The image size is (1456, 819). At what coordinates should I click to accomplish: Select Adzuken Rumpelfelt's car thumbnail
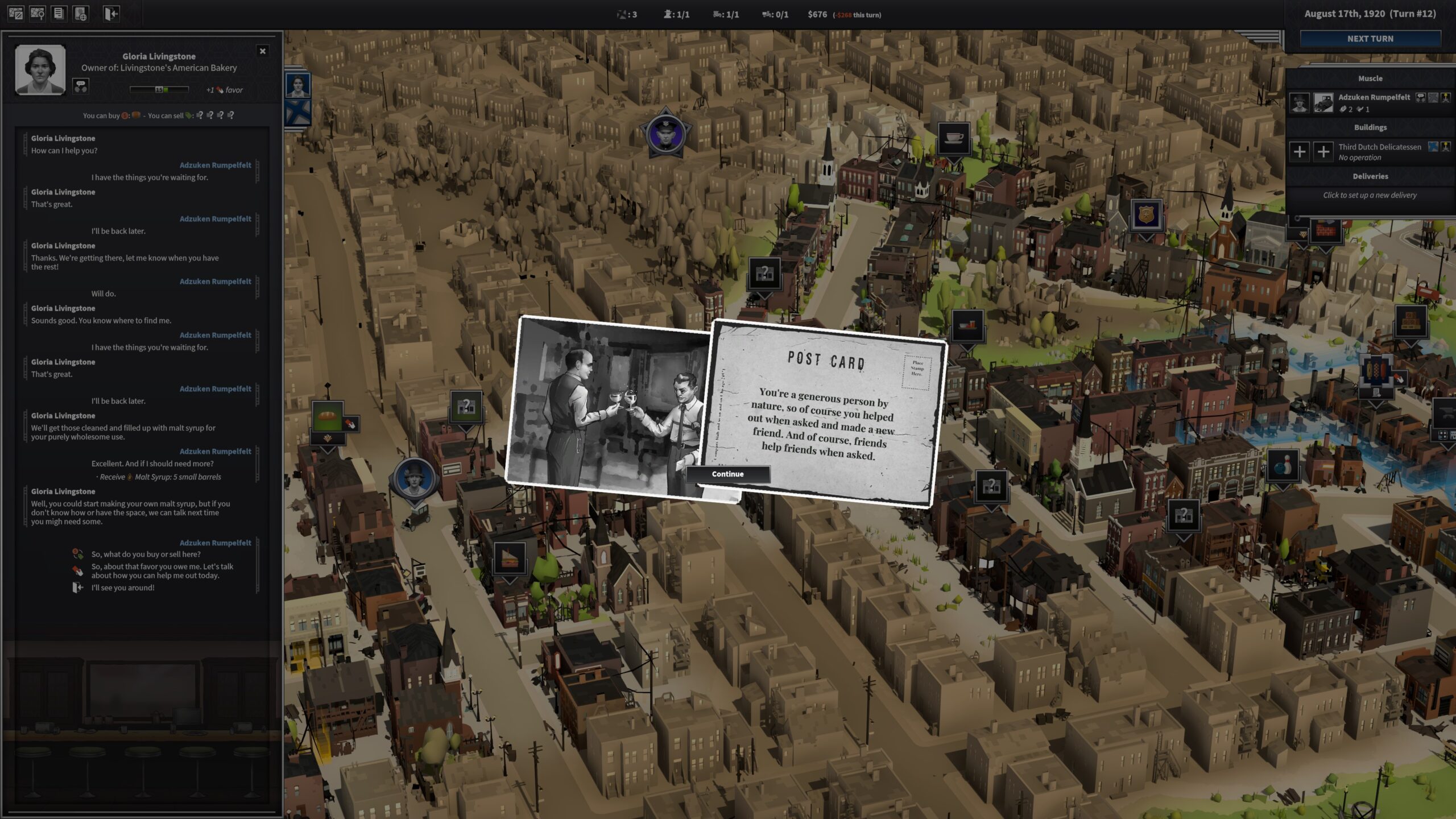(1323, 102)
